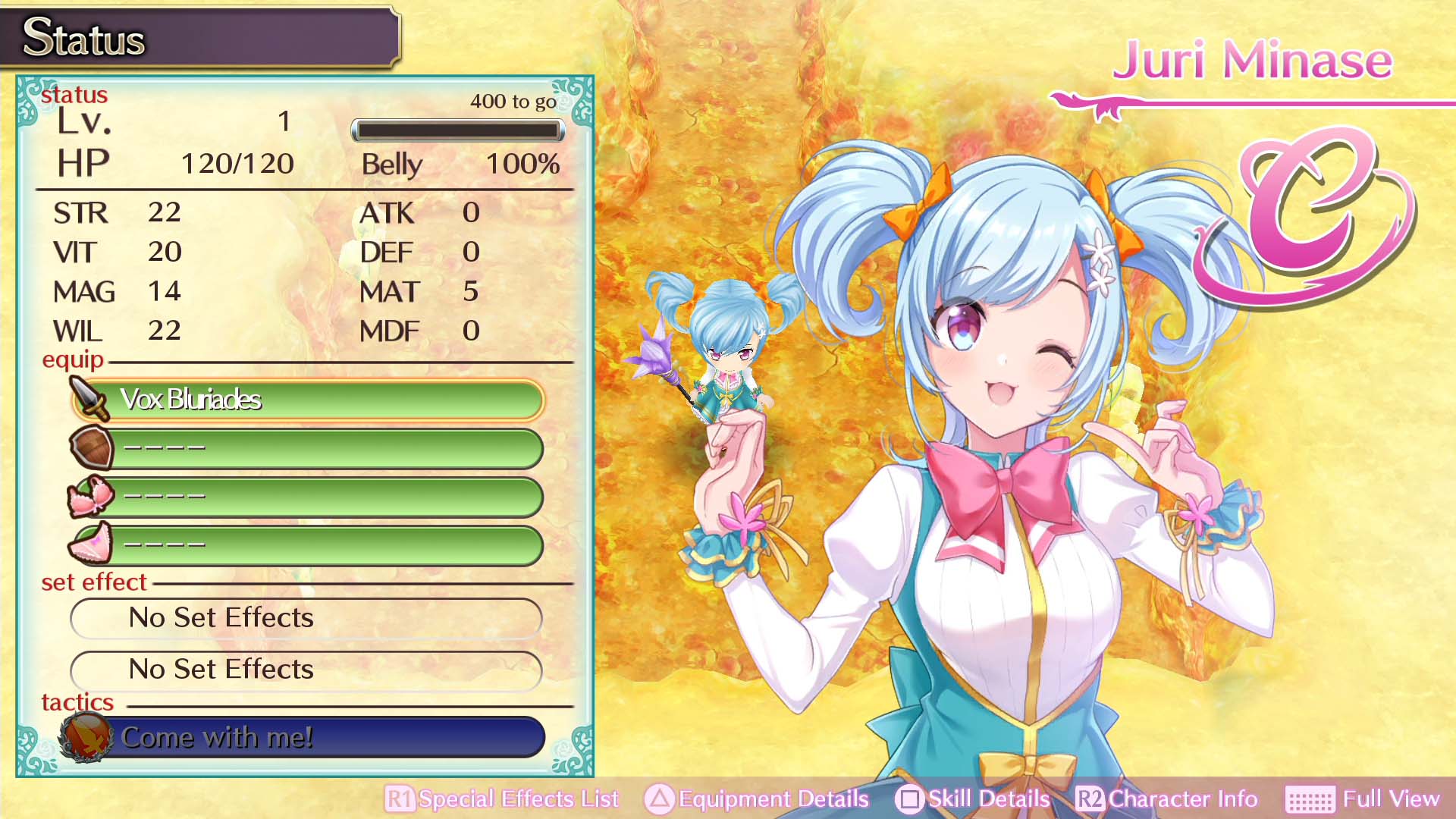Screen dimensions: 1456x819
Task: Click the tactics emblem icon beside Come with me!
Action: pos(86,736)
